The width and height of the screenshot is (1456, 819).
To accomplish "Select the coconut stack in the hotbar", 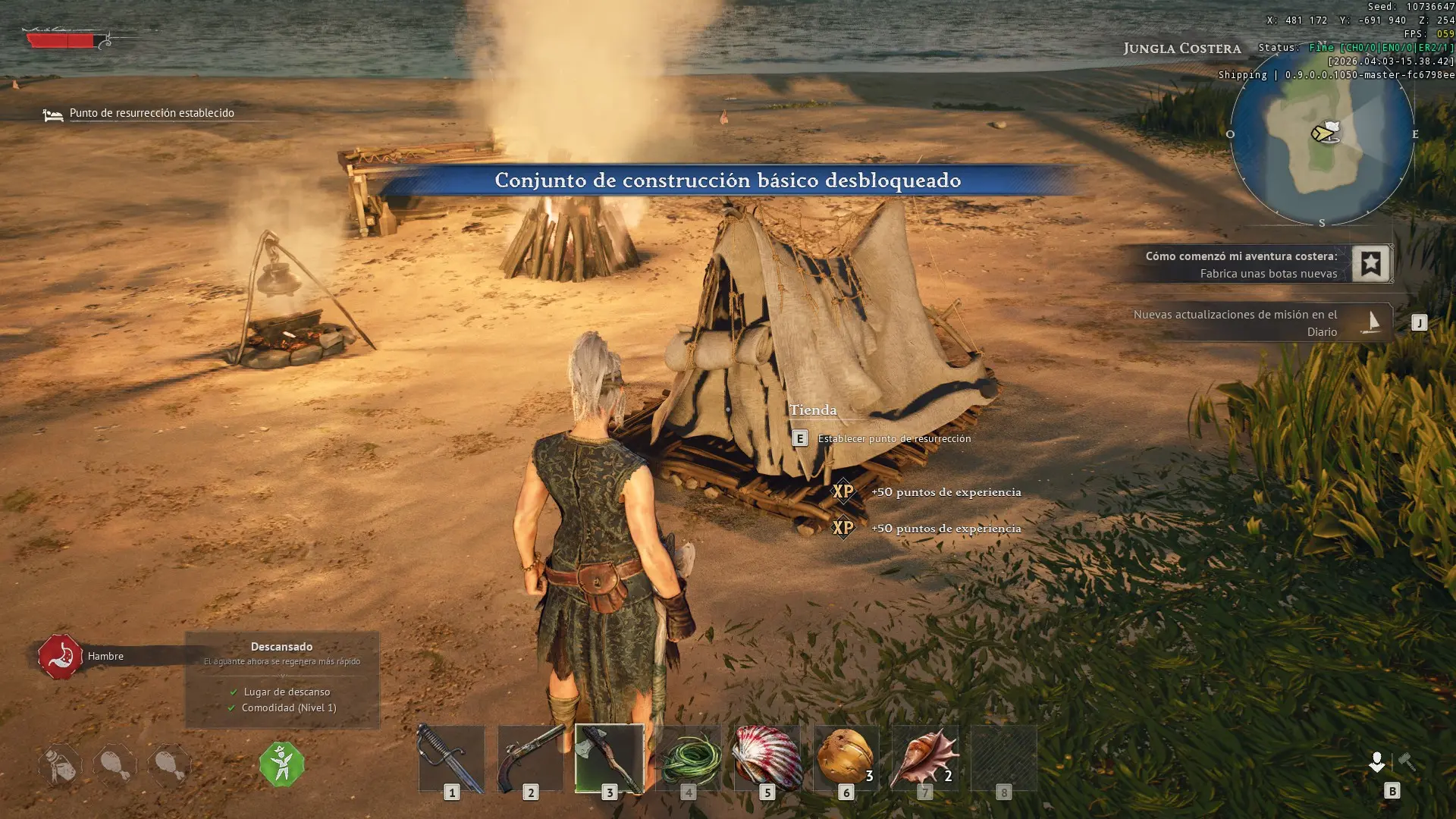I will (x=846, y=758).
